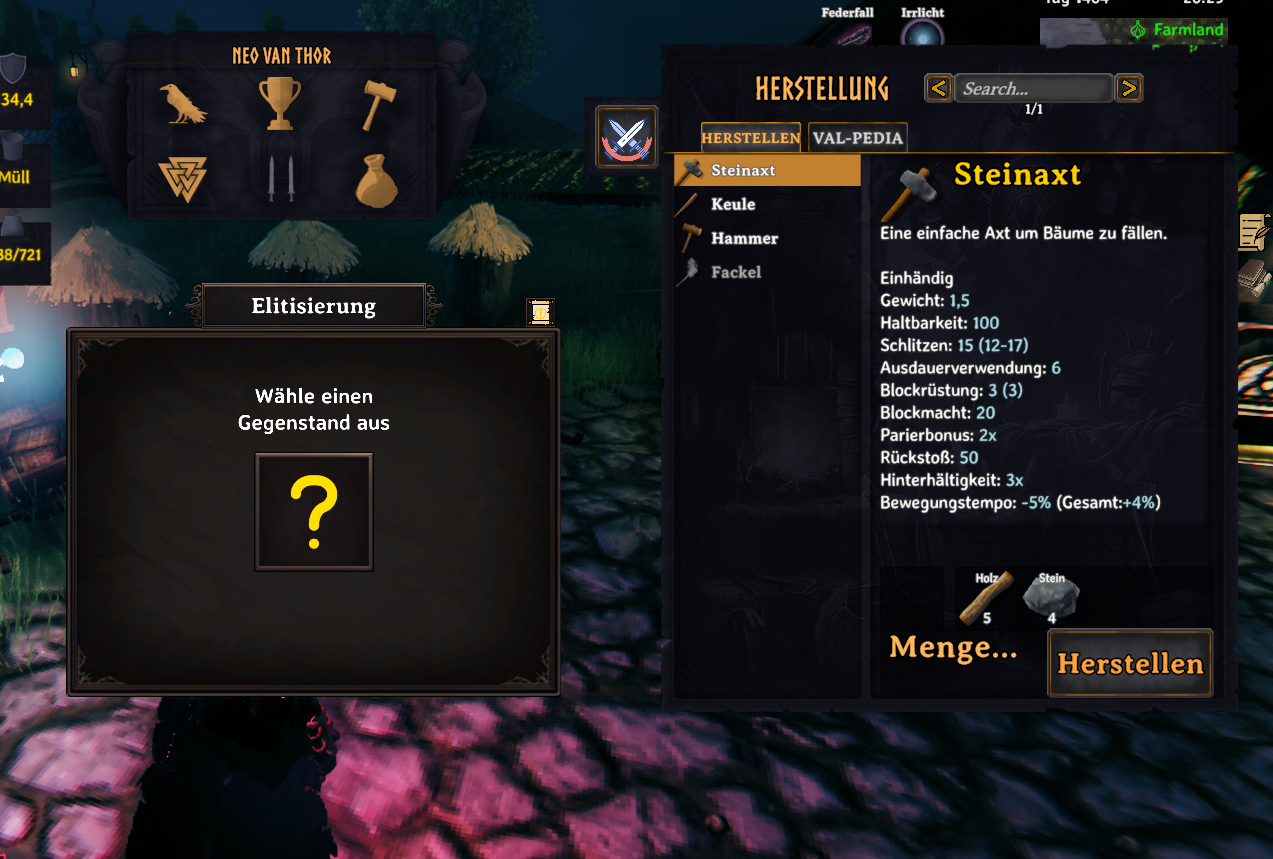Switch to the Val-Pedia tab
Screen dimensions: 1273x859
pos(857,138)
